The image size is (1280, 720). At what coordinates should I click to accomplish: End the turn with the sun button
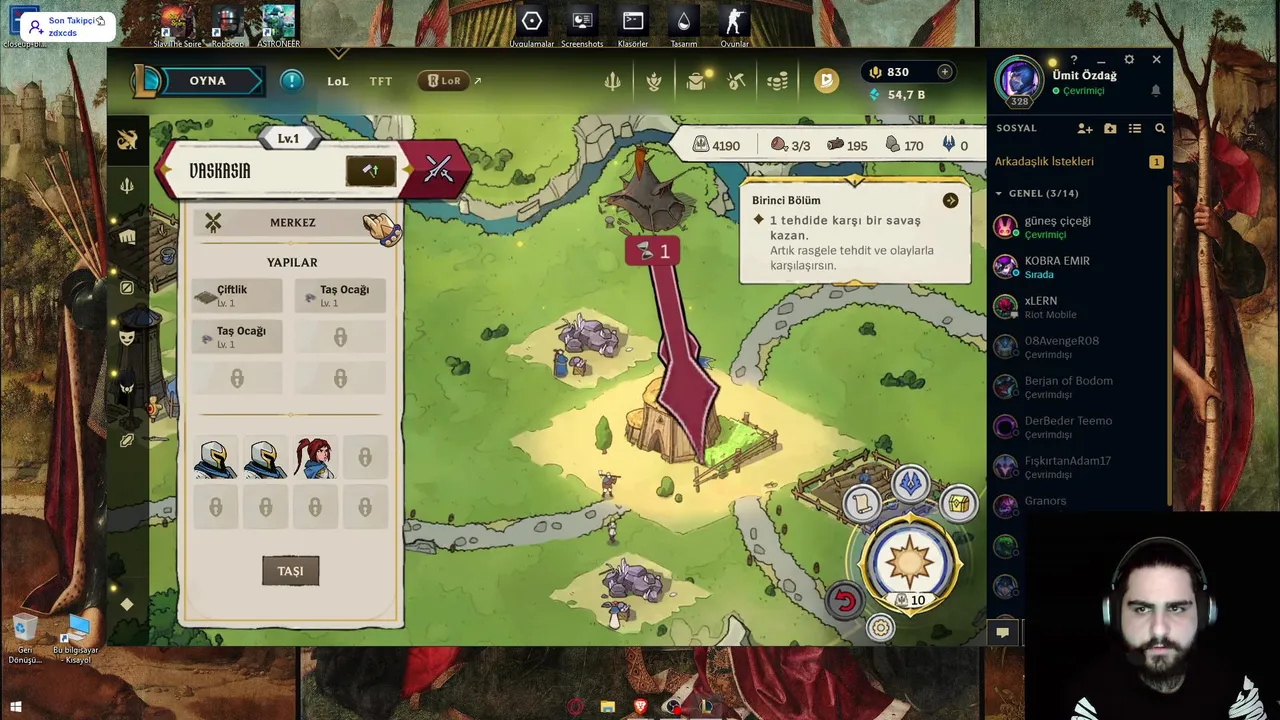[x=909, y=560]
